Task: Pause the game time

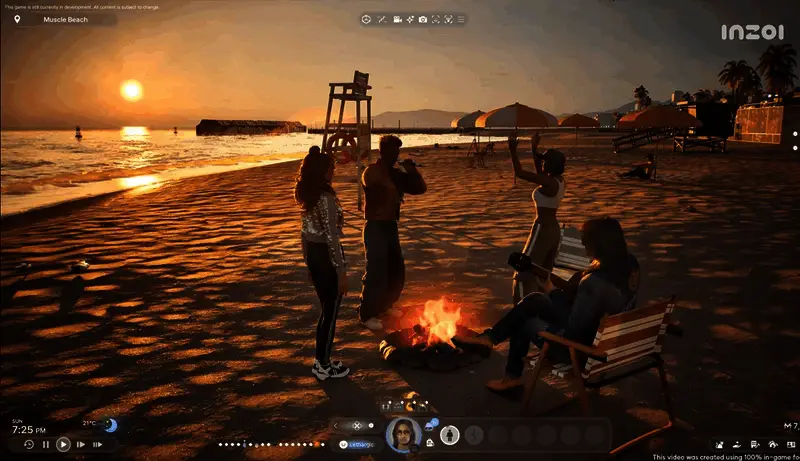Action: click(x=46, y=444)
